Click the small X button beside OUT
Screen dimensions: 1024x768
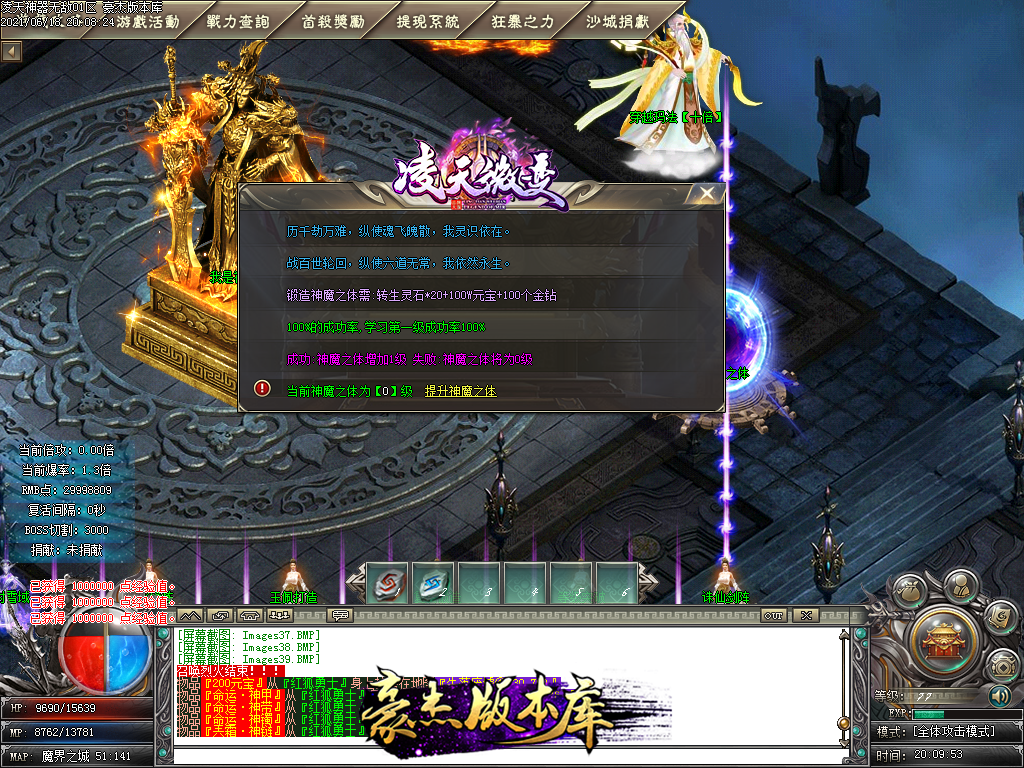[x=805, y=614]
